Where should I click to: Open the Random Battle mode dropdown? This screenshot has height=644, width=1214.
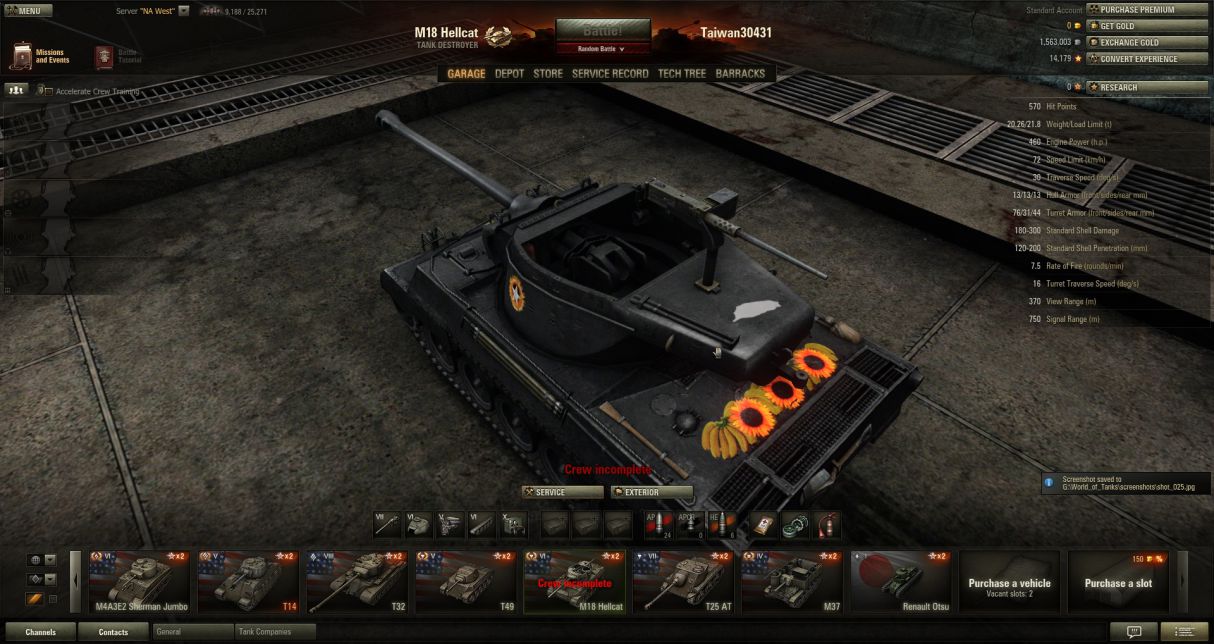coord(602,48)
